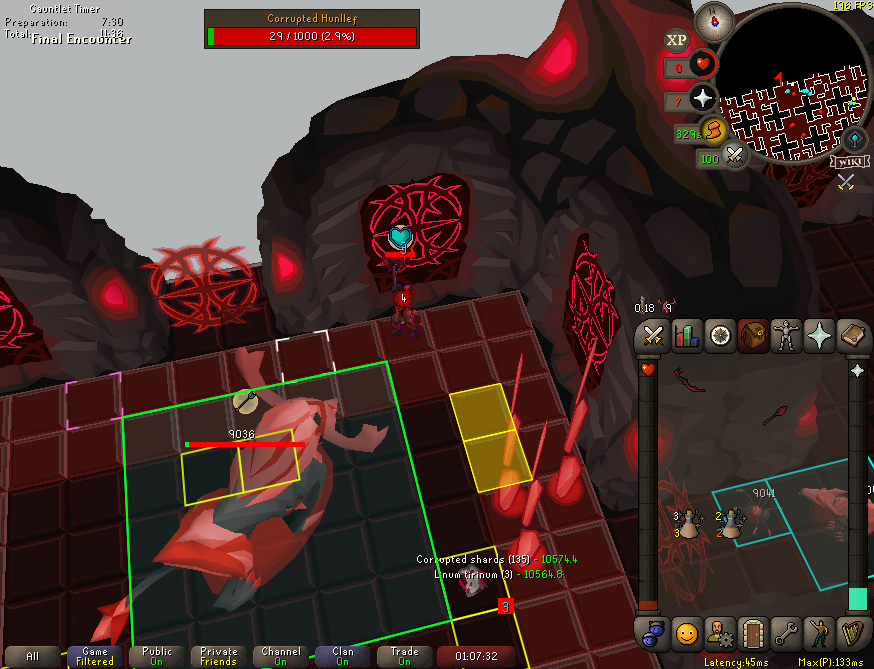
Task: Toggle run using the boot orb
Action: (712, 130)
